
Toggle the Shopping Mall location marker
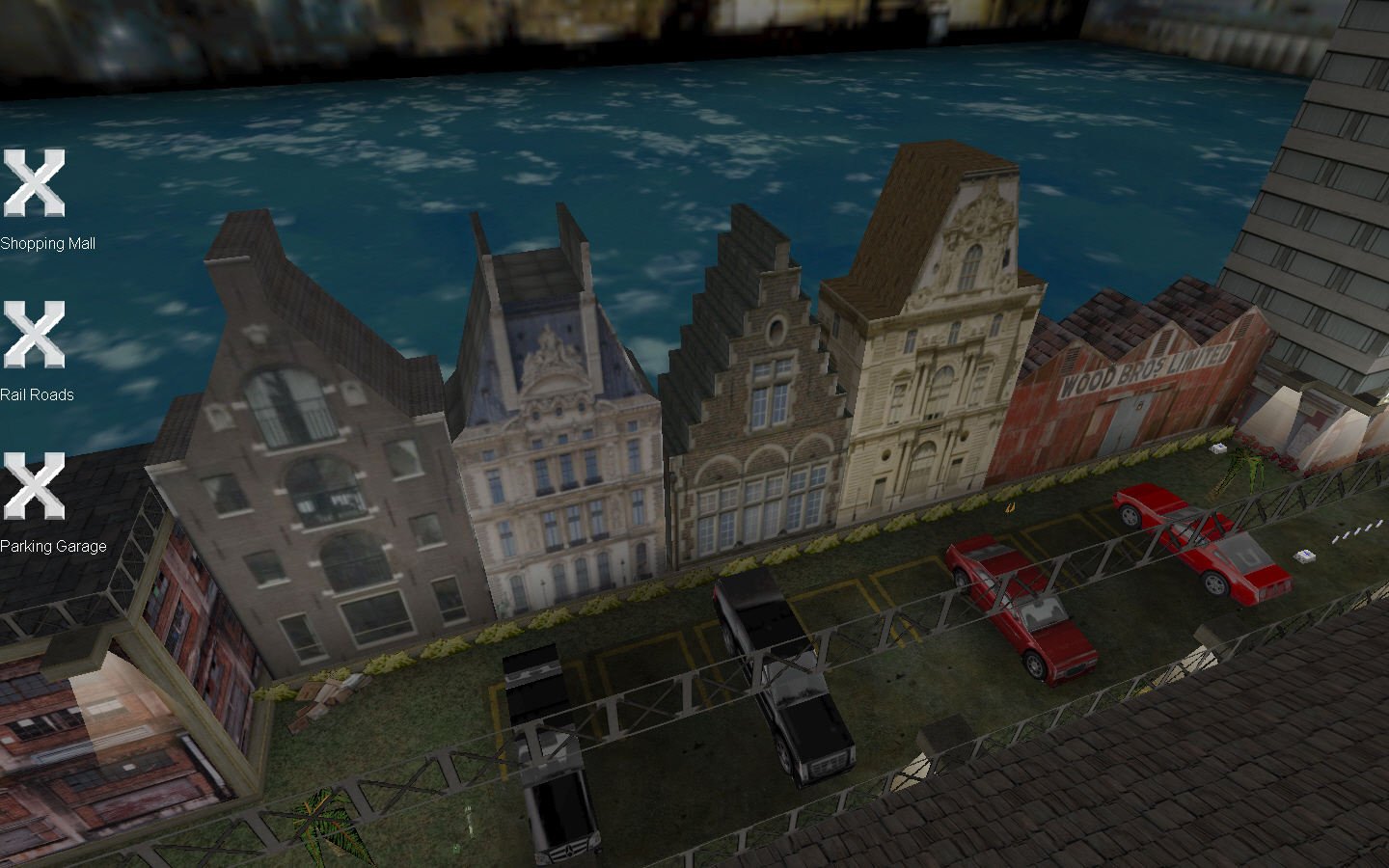pos(33,184)
